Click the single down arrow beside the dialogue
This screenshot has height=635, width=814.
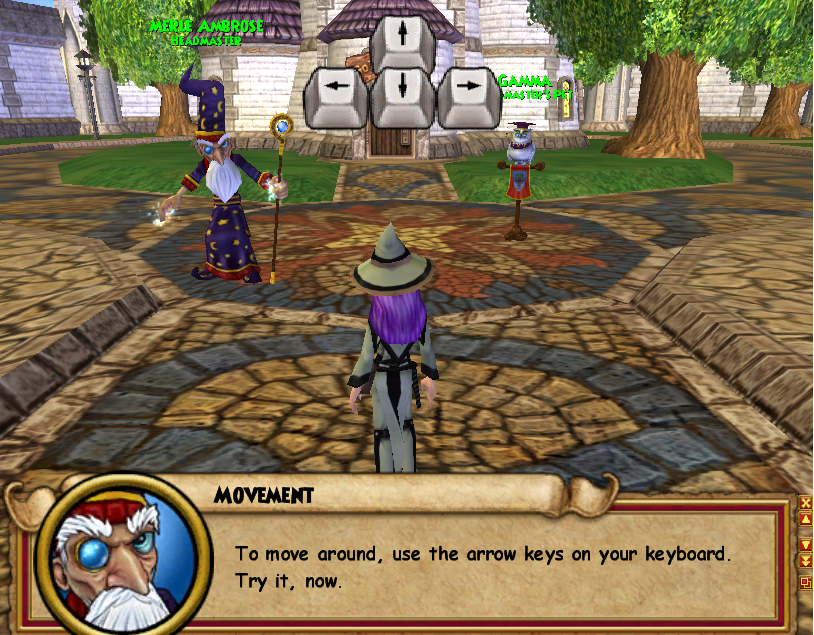coord(806,545)
